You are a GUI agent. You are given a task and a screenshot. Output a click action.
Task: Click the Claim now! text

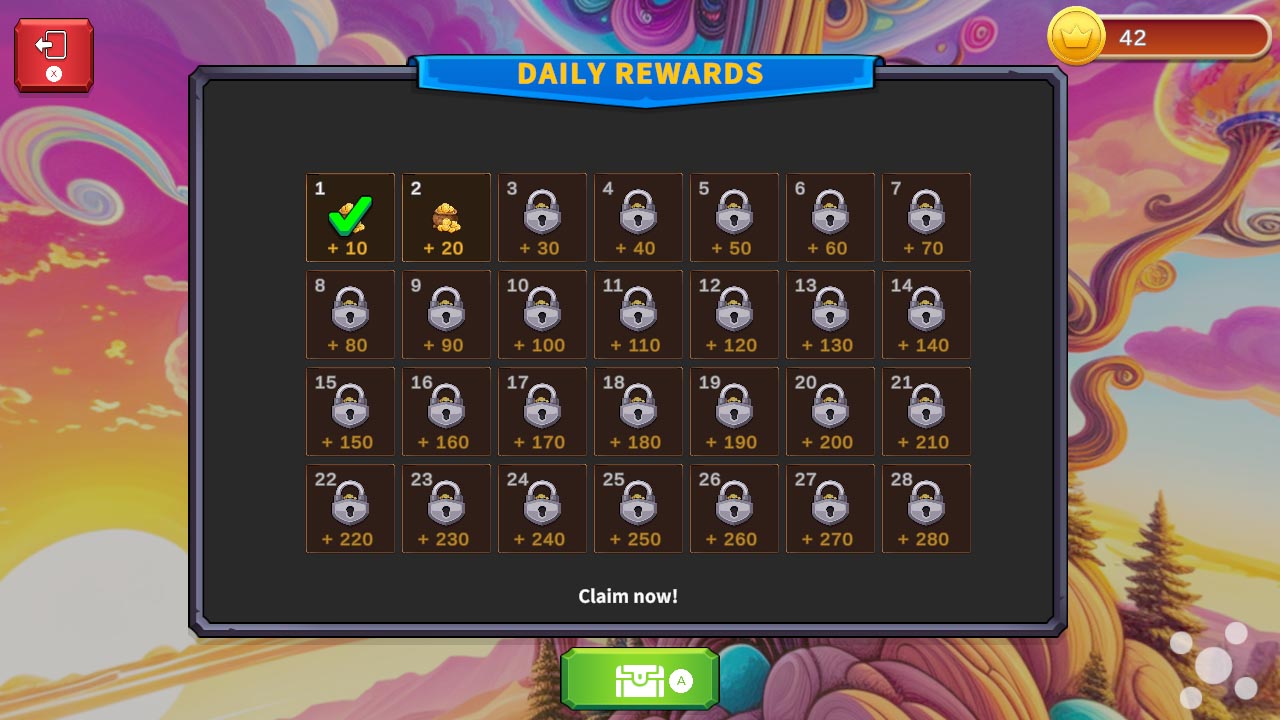(x=629, y=595)
